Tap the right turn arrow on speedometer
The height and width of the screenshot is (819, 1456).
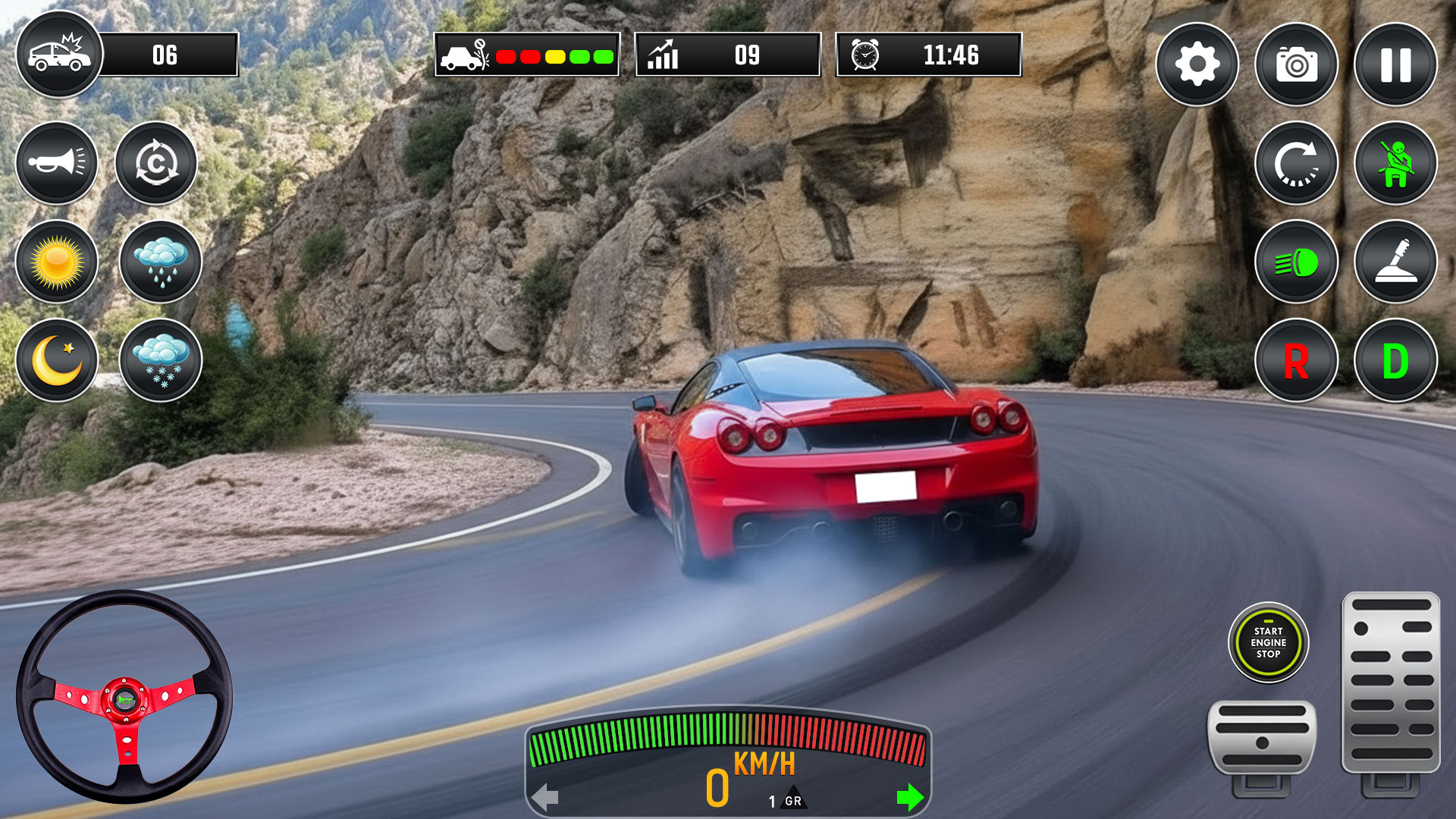[908, 796]
